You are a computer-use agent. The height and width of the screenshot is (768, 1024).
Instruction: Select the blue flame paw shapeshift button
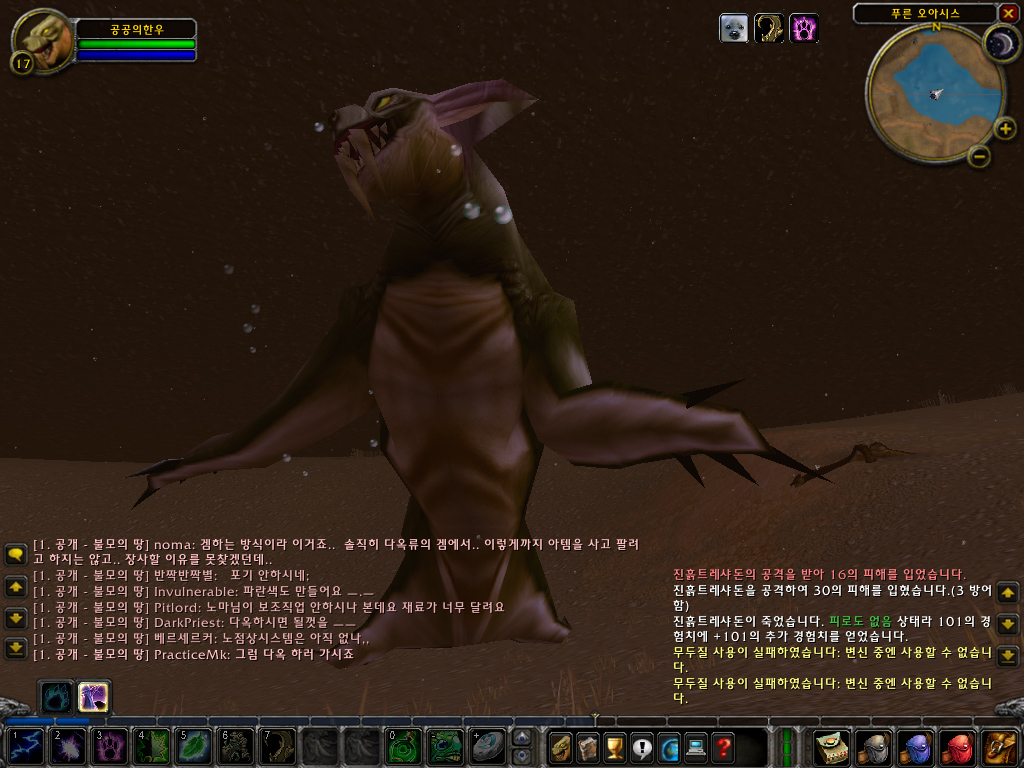(x=94, y=696)
